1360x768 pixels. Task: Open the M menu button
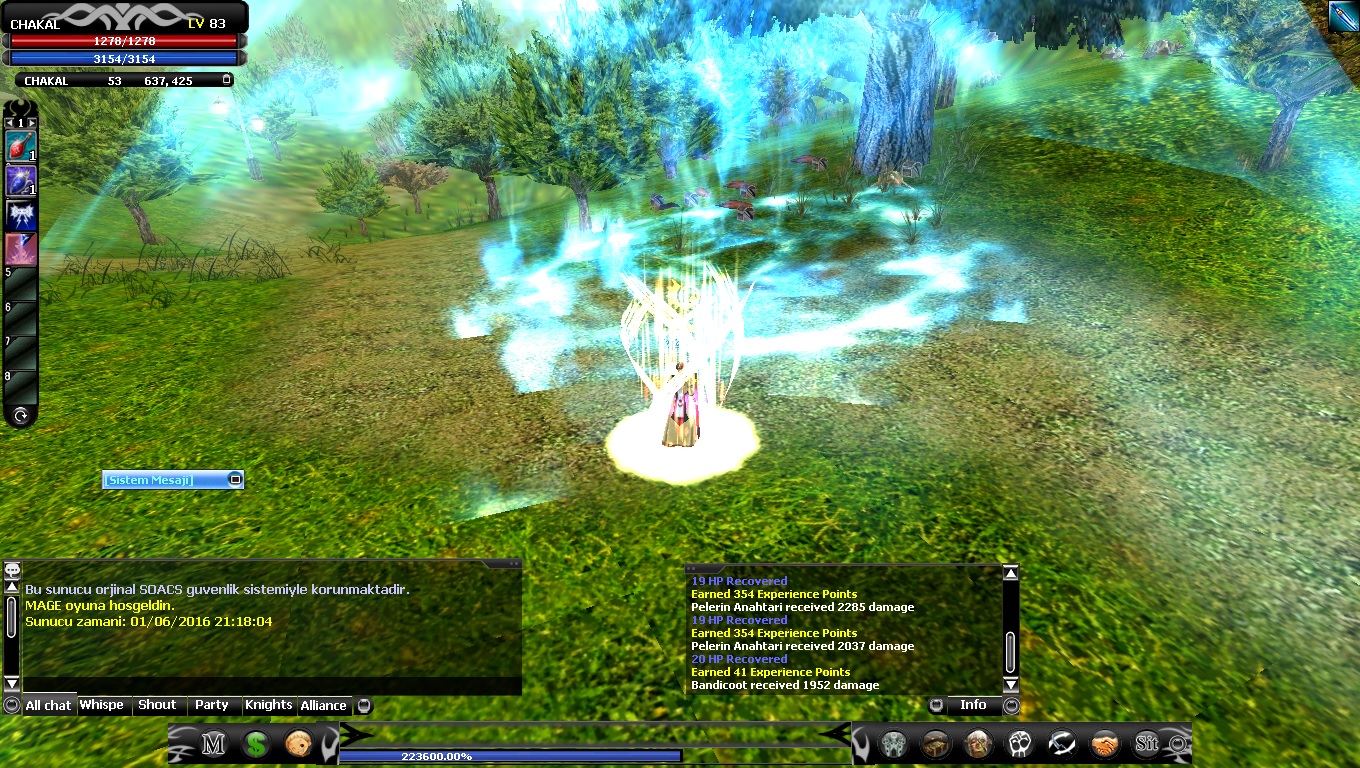(213, 744)
